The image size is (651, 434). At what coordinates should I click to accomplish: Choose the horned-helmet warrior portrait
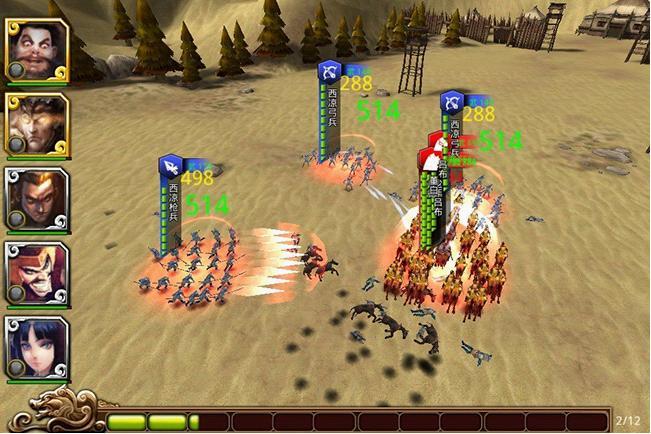pos(37,124)
